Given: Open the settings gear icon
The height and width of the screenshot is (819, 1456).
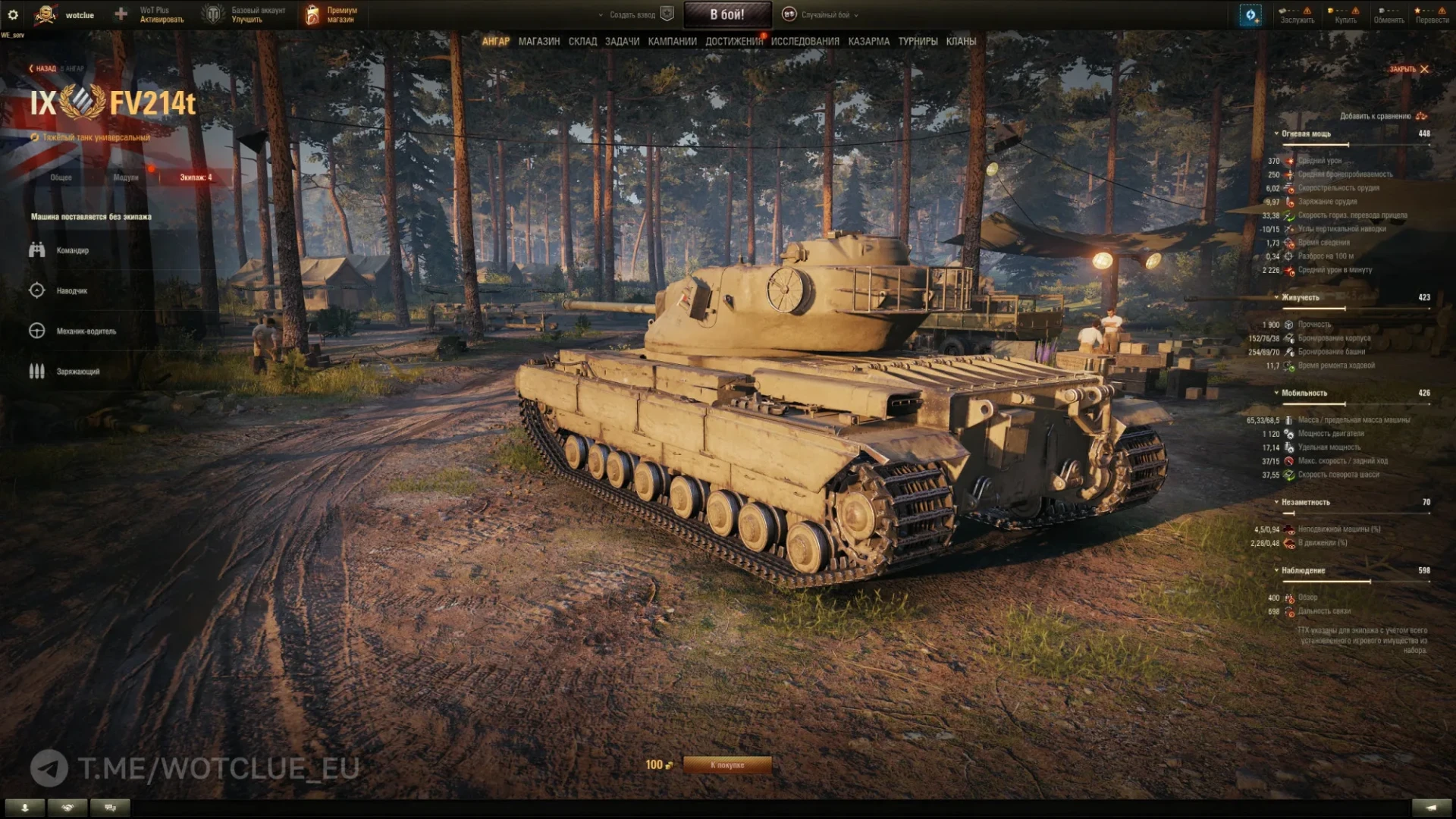Looking at the screenshot, I should pos(13,15).
